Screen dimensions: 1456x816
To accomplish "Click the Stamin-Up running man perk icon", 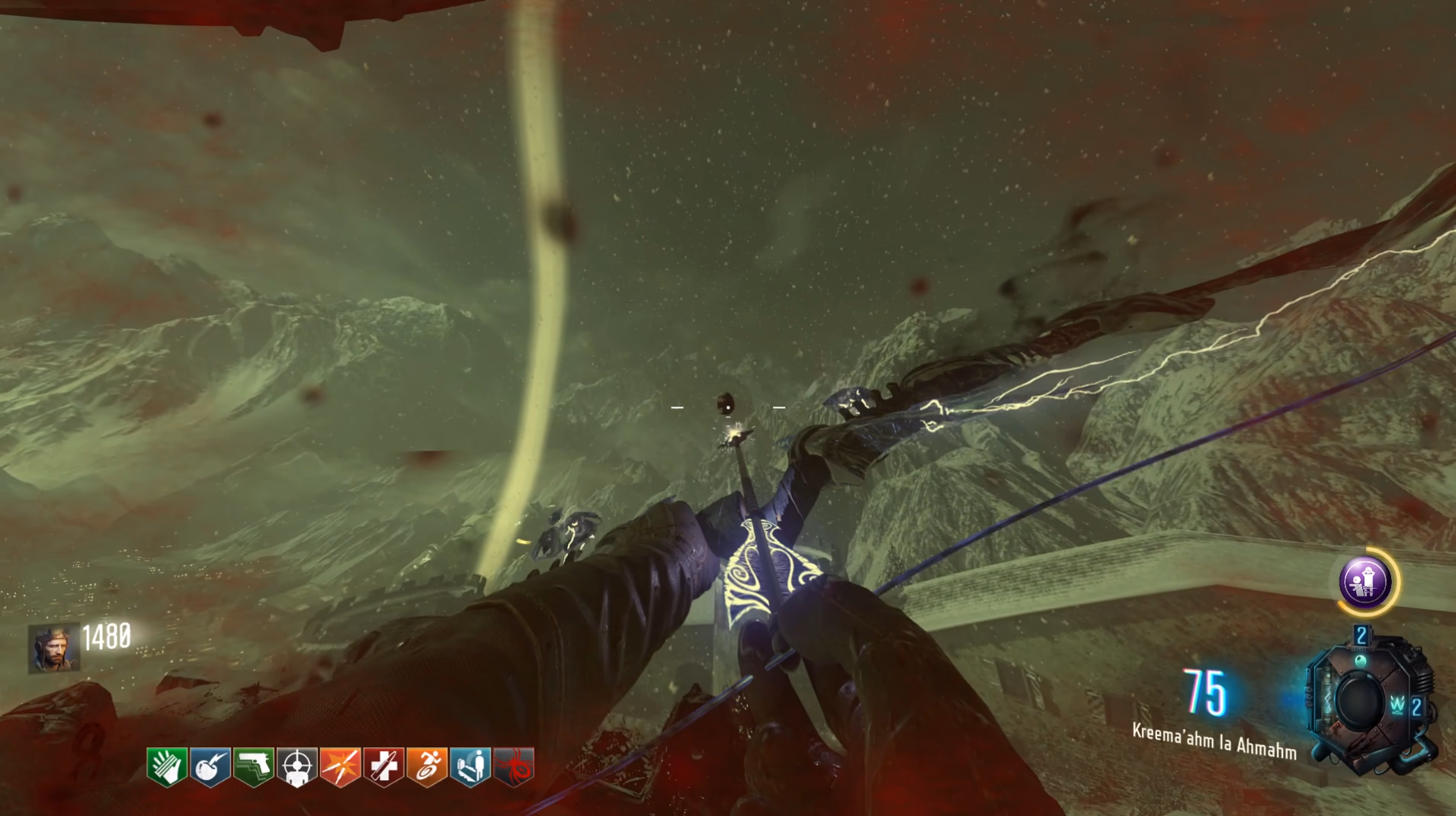I will (x=427, y=766).
